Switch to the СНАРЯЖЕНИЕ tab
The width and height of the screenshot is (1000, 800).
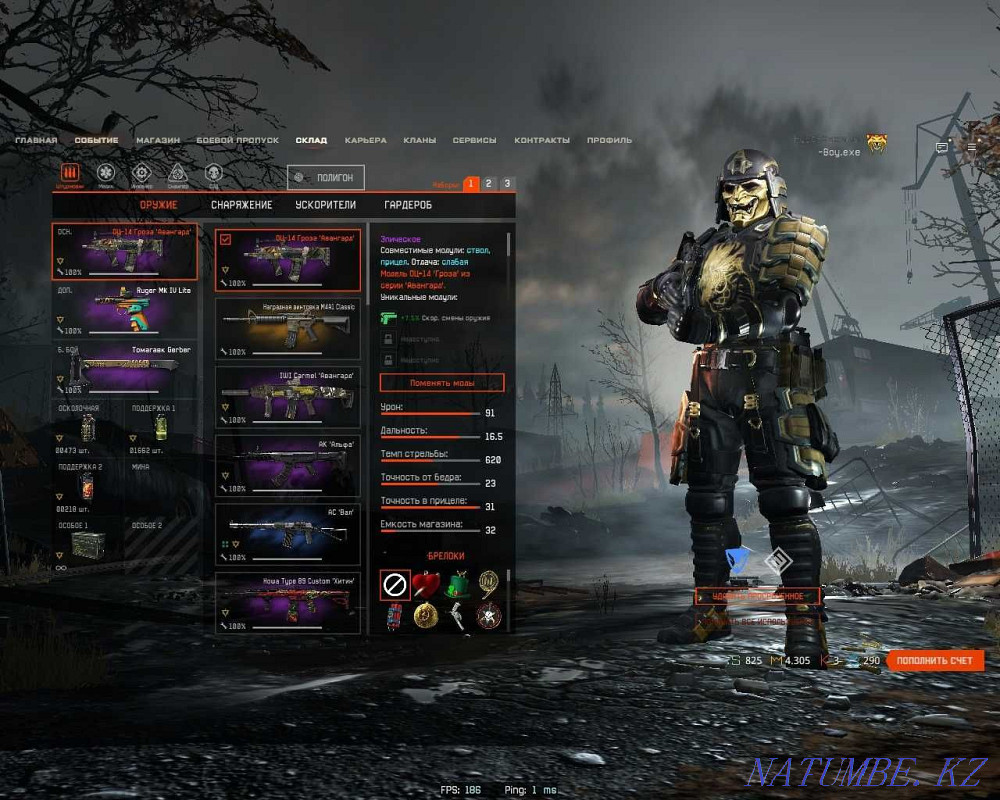(x=241, y=205)
